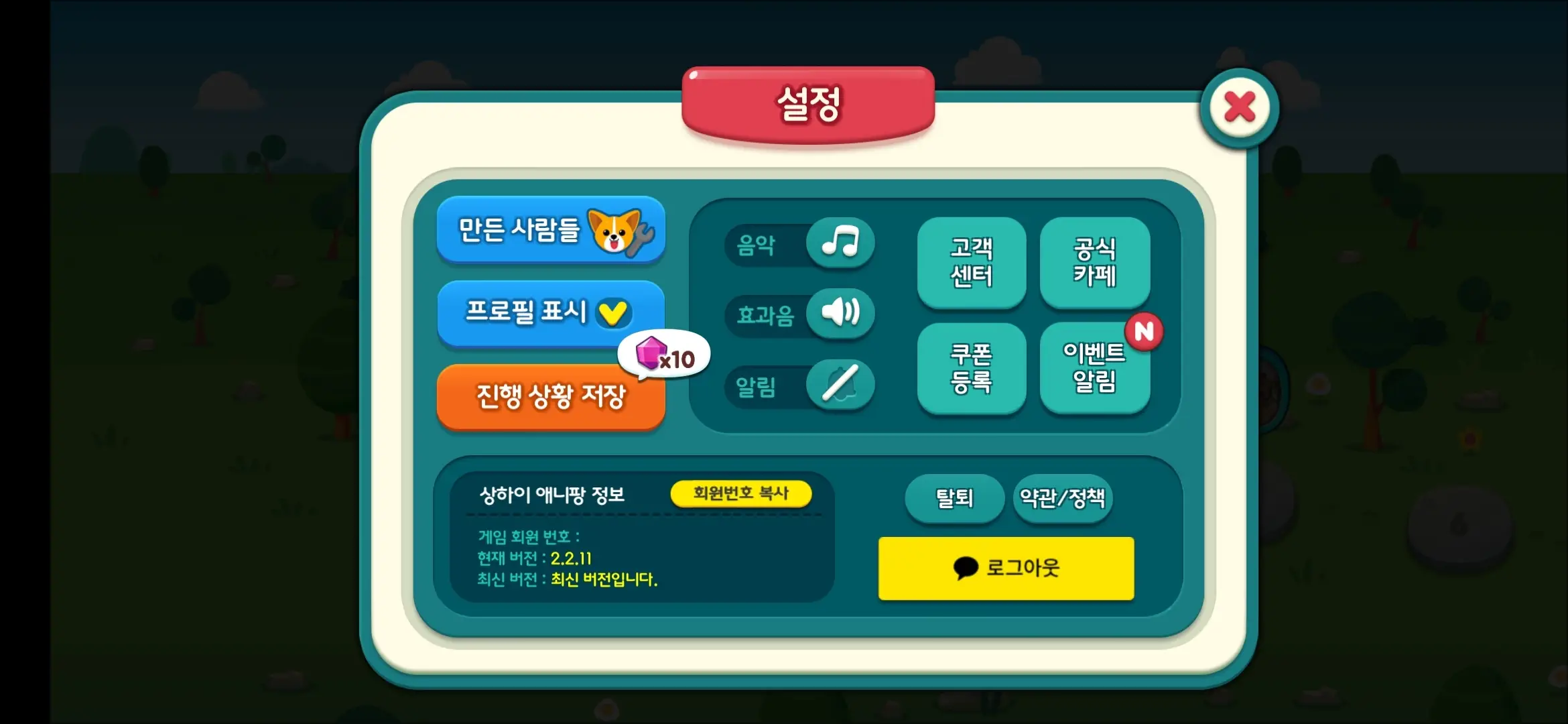Screen dimensions: 1568x724
Task: Tap 회원번호 복사 to copy member number
Action: point(741,493)
